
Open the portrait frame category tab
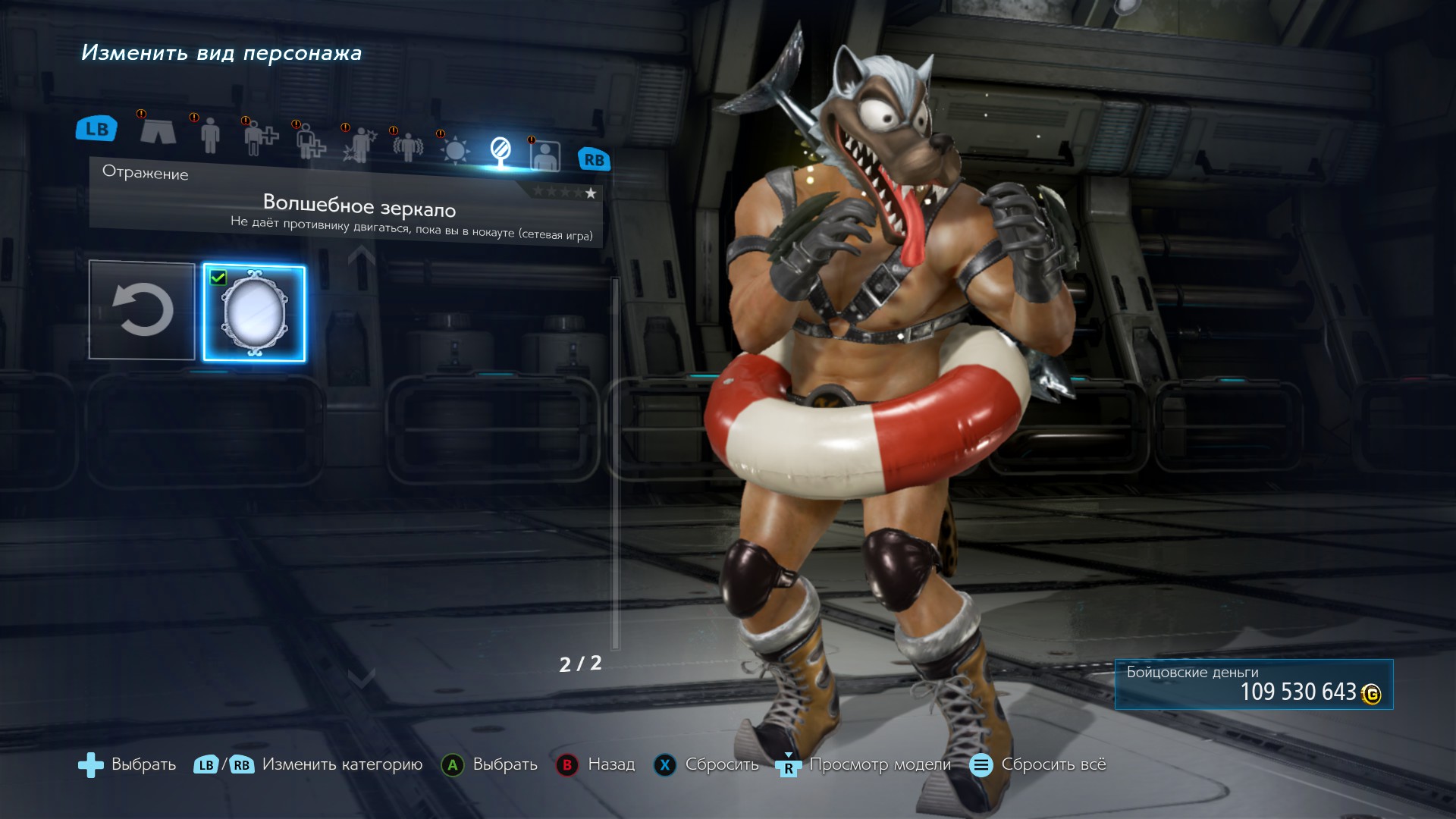[545, 156]
